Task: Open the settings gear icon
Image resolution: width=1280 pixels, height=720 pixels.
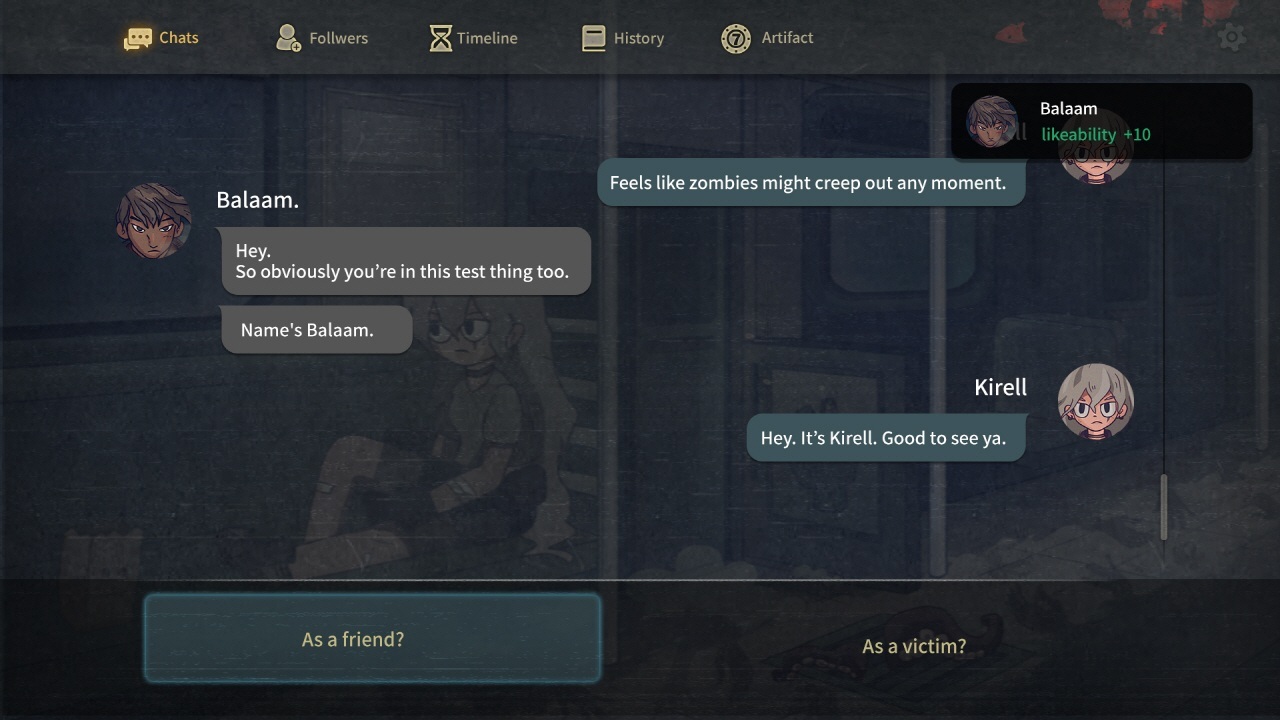Action: coord(1231,36)
